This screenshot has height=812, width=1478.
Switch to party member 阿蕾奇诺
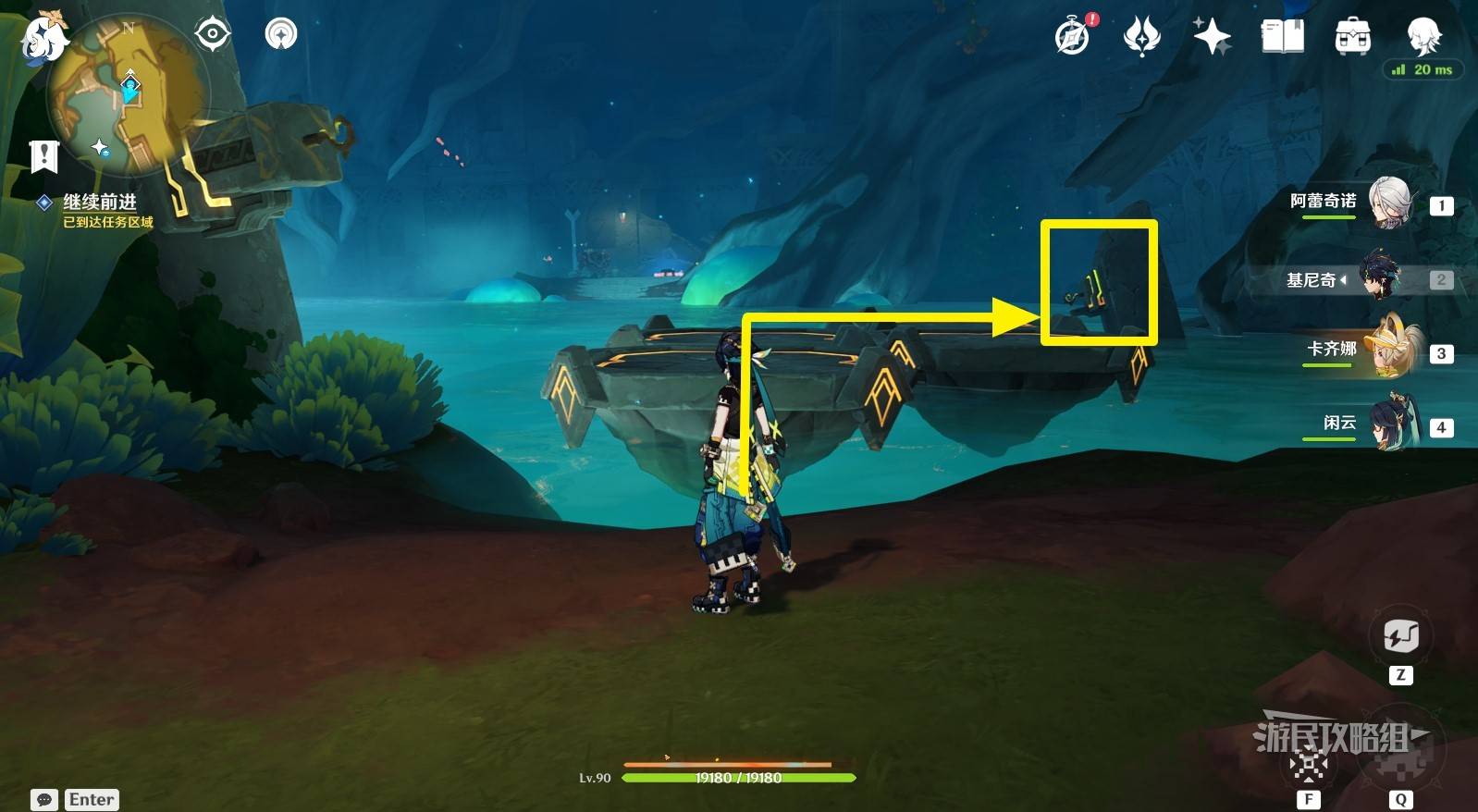pyautogui.click(x=1387, y=203)
